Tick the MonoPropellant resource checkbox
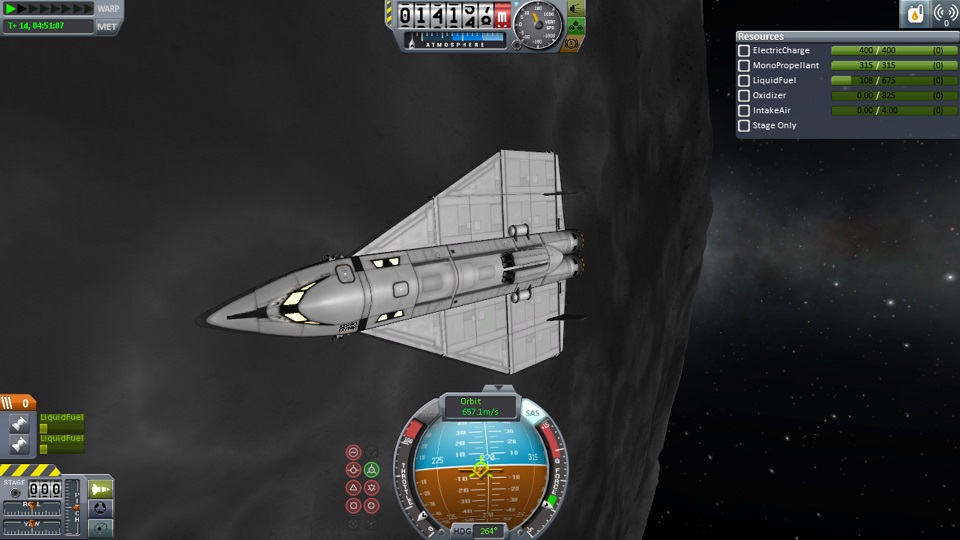 (x=744, y=66)
